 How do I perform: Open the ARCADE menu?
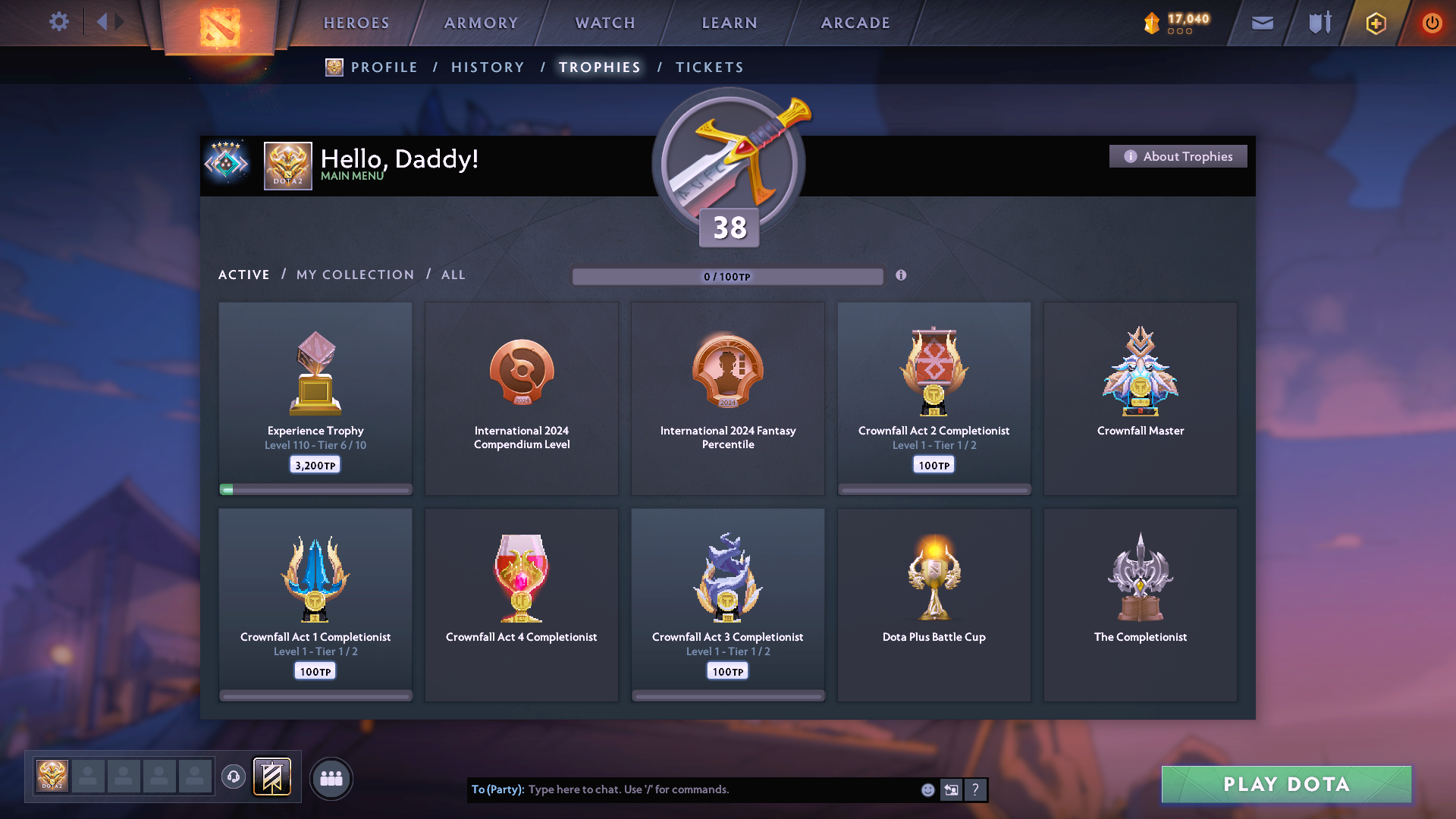pos(855,23)
